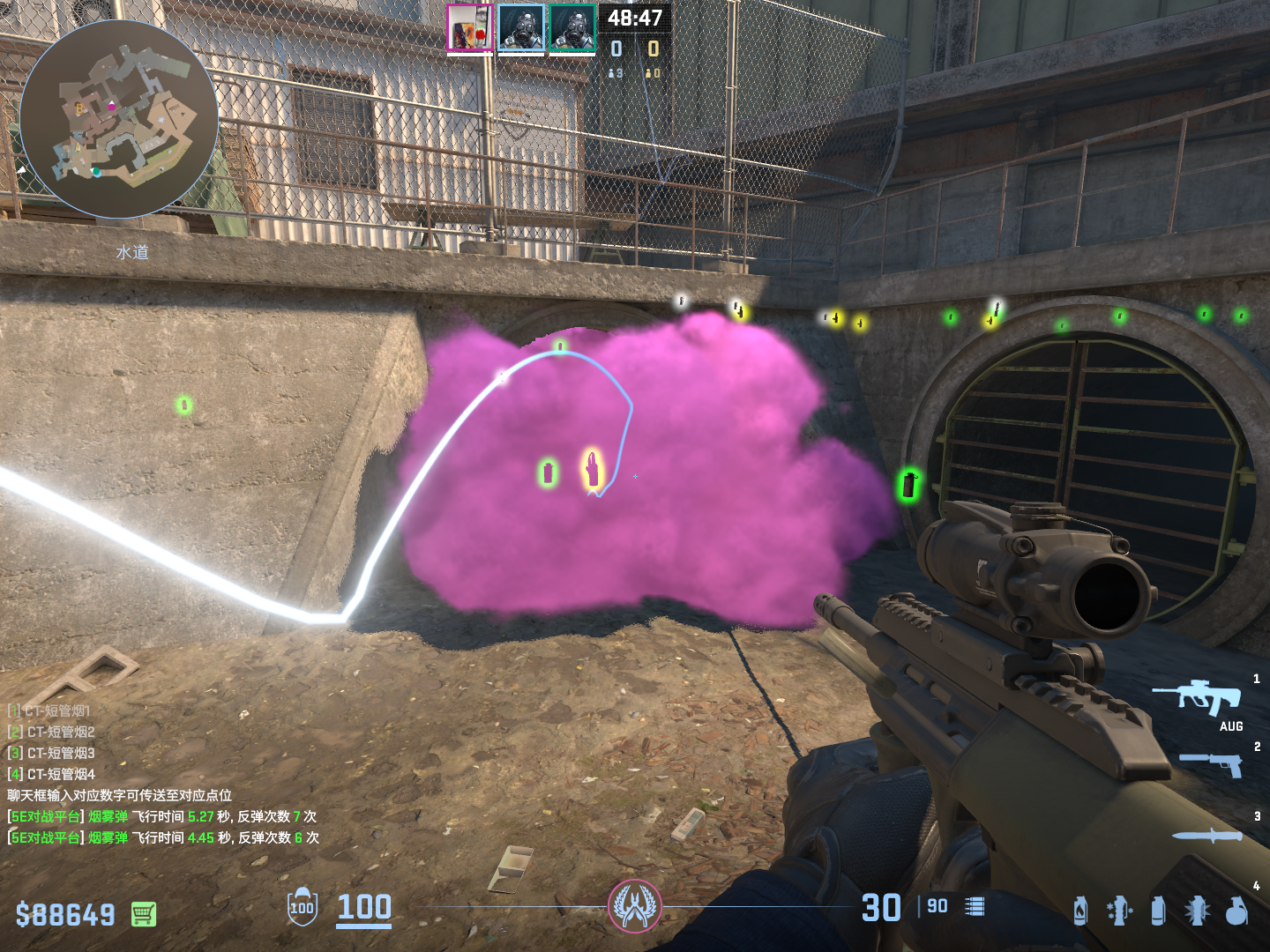The image size is (1270, 952).
Task: Select the HE grenade icon
Action: click(x=1236, y=911)
